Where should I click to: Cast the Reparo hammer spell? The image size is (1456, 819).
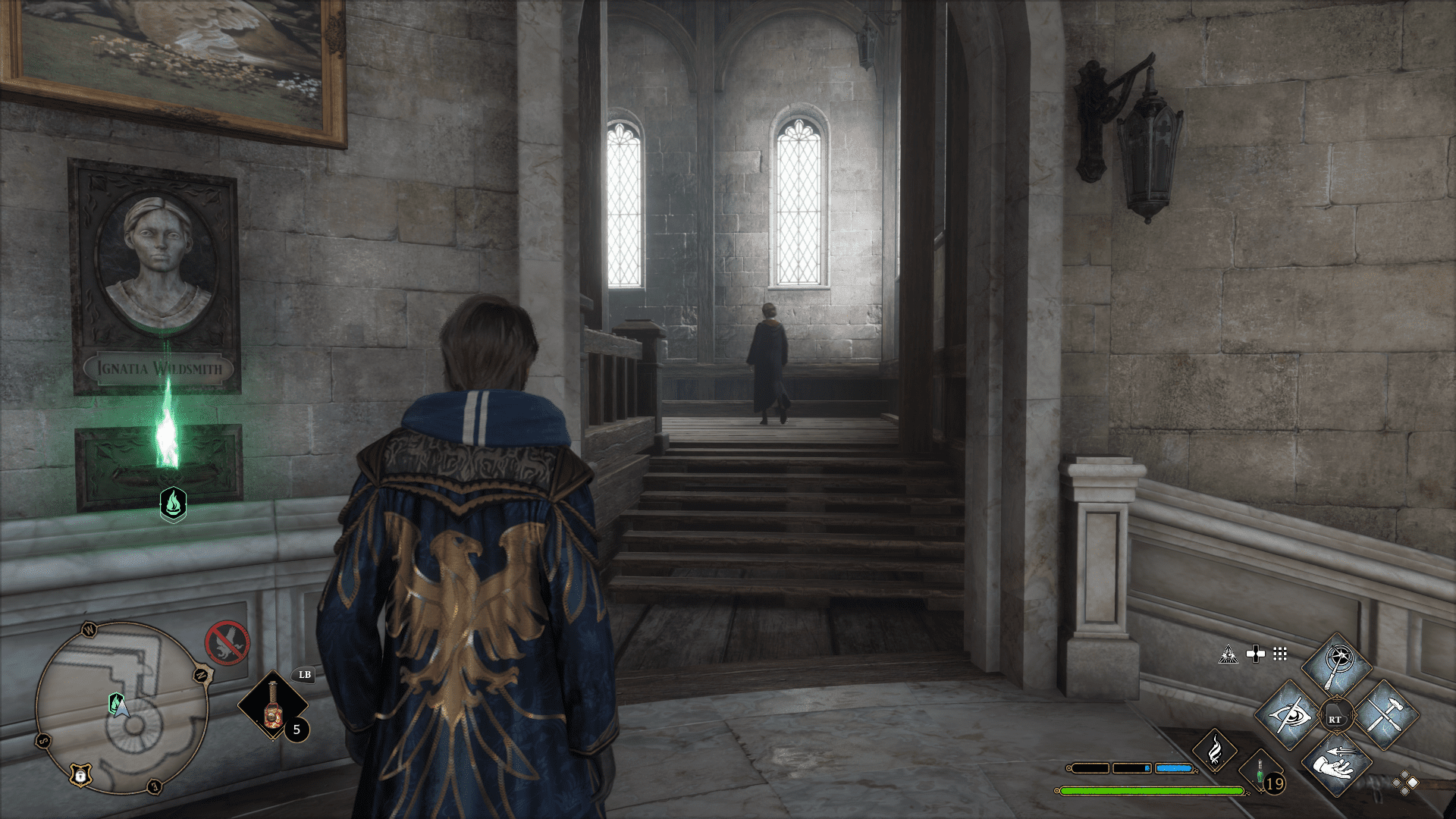point(1385,715)
